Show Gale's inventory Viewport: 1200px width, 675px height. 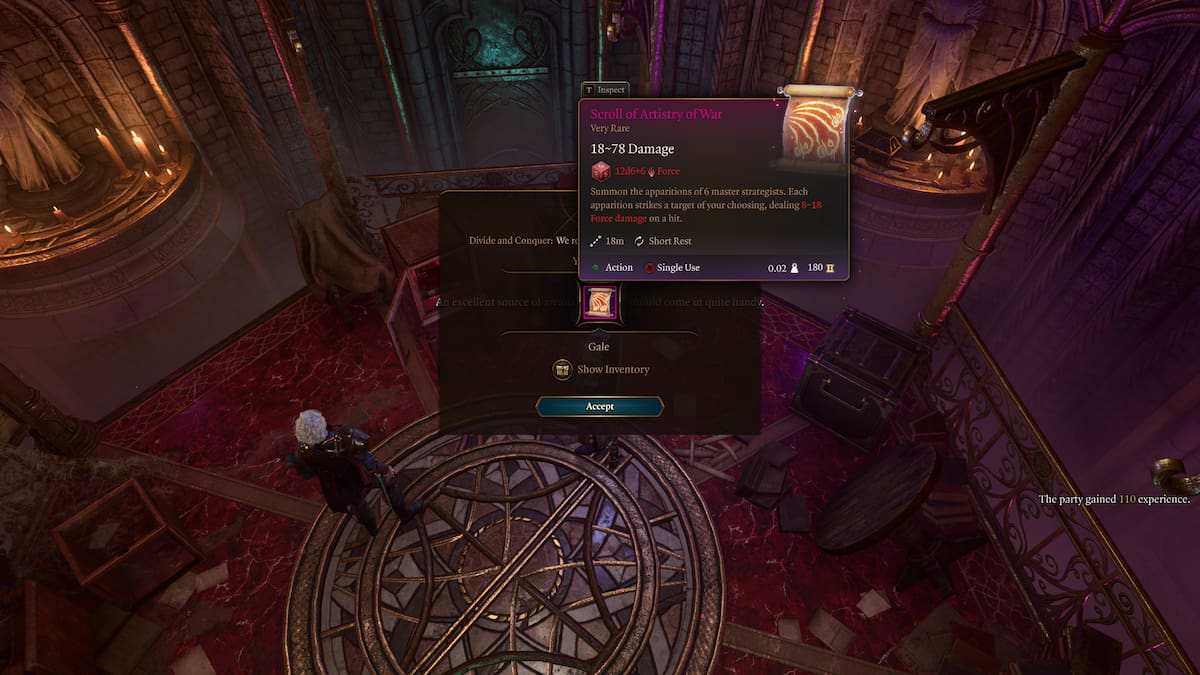tap(602, 370)
